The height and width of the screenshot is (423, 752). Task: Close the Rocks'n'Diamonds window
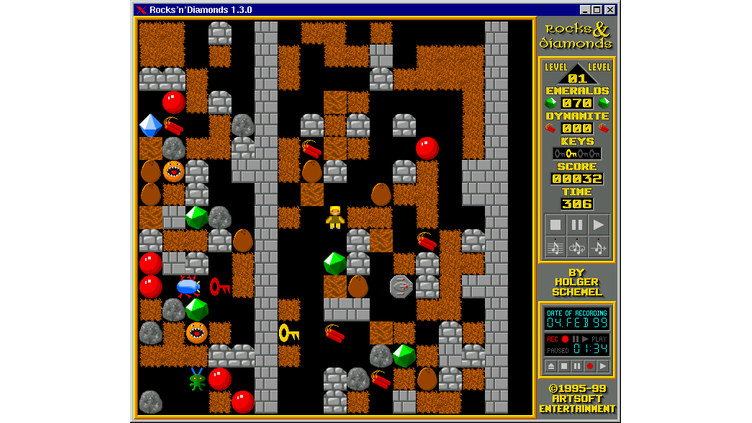click(x=610, y=10)
